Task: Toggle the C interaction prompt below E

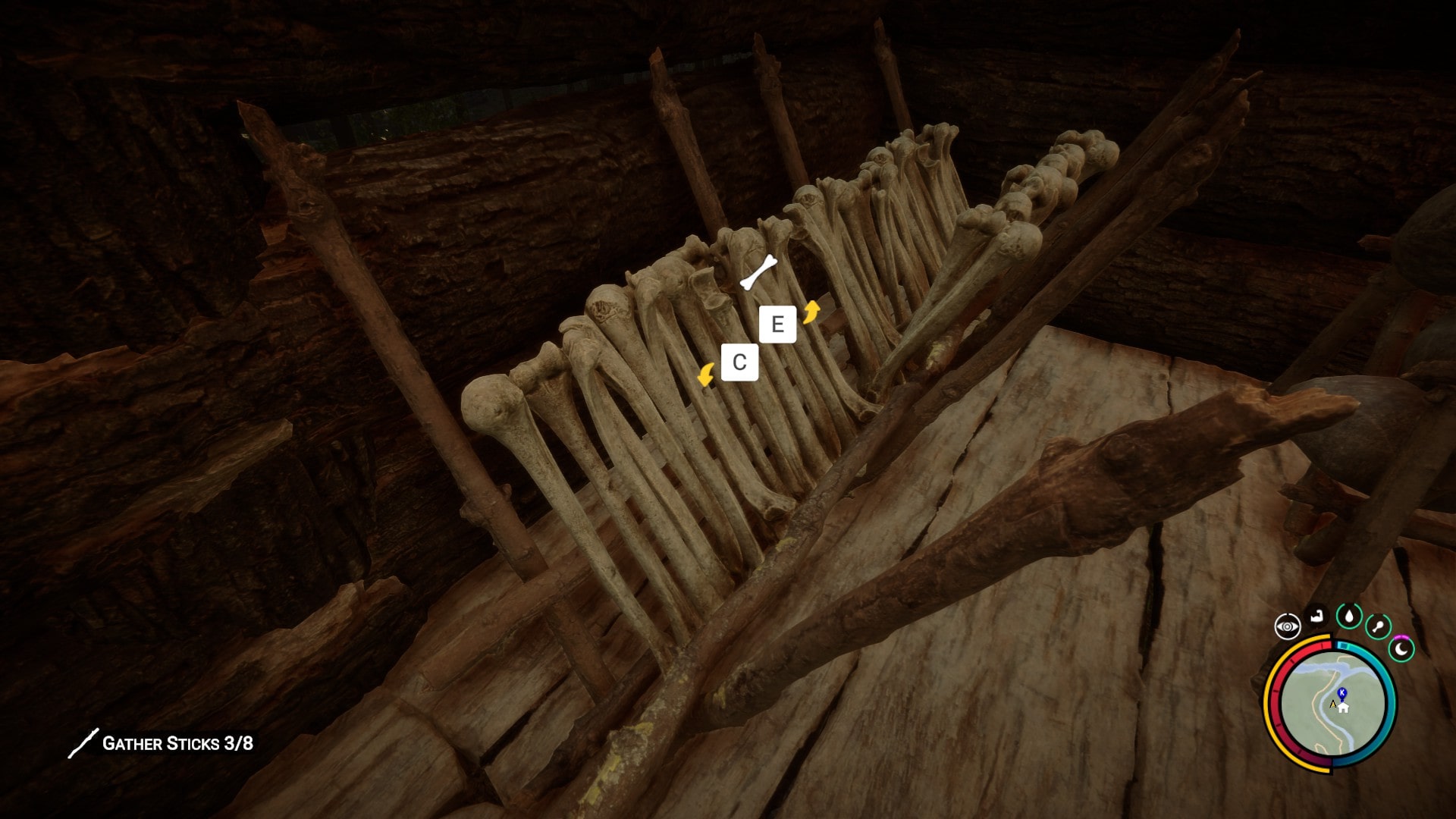Action: (x=739, y=363)
